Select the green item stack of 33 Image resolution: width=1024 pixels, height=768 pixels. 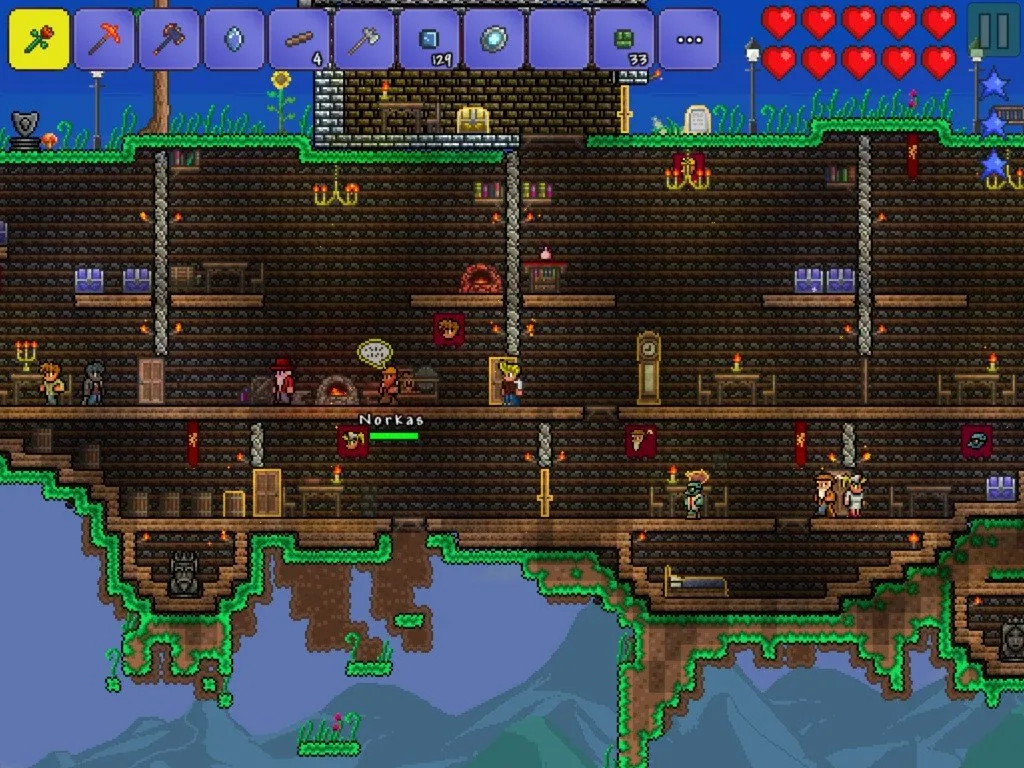pos(624,39)
